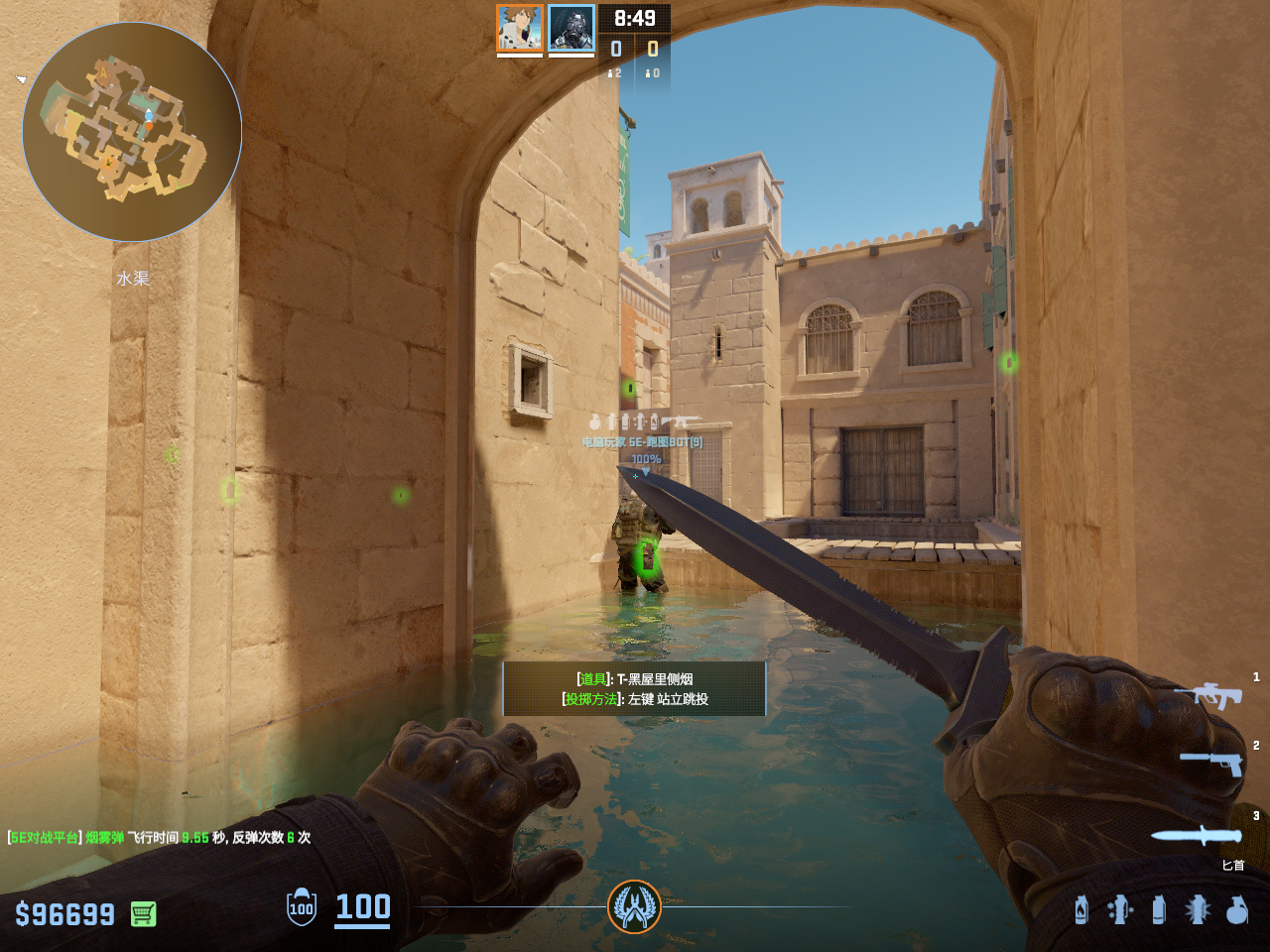Click the counter-terrorist team emblem

pyautogui.click(x=634, y=906)
